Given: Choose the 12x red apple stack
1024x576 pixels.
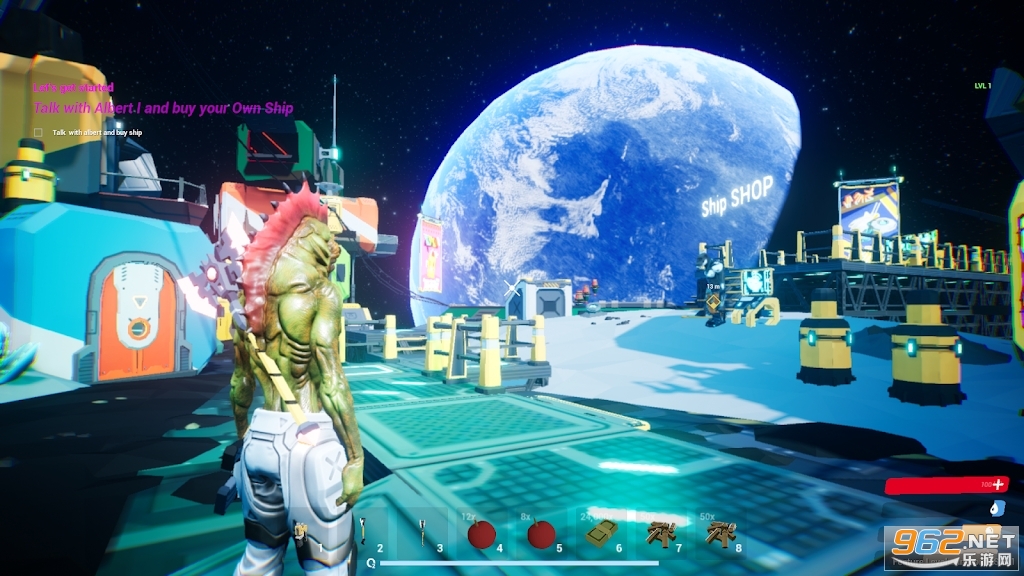Looking at the screenshot, I should pos(482,534).
